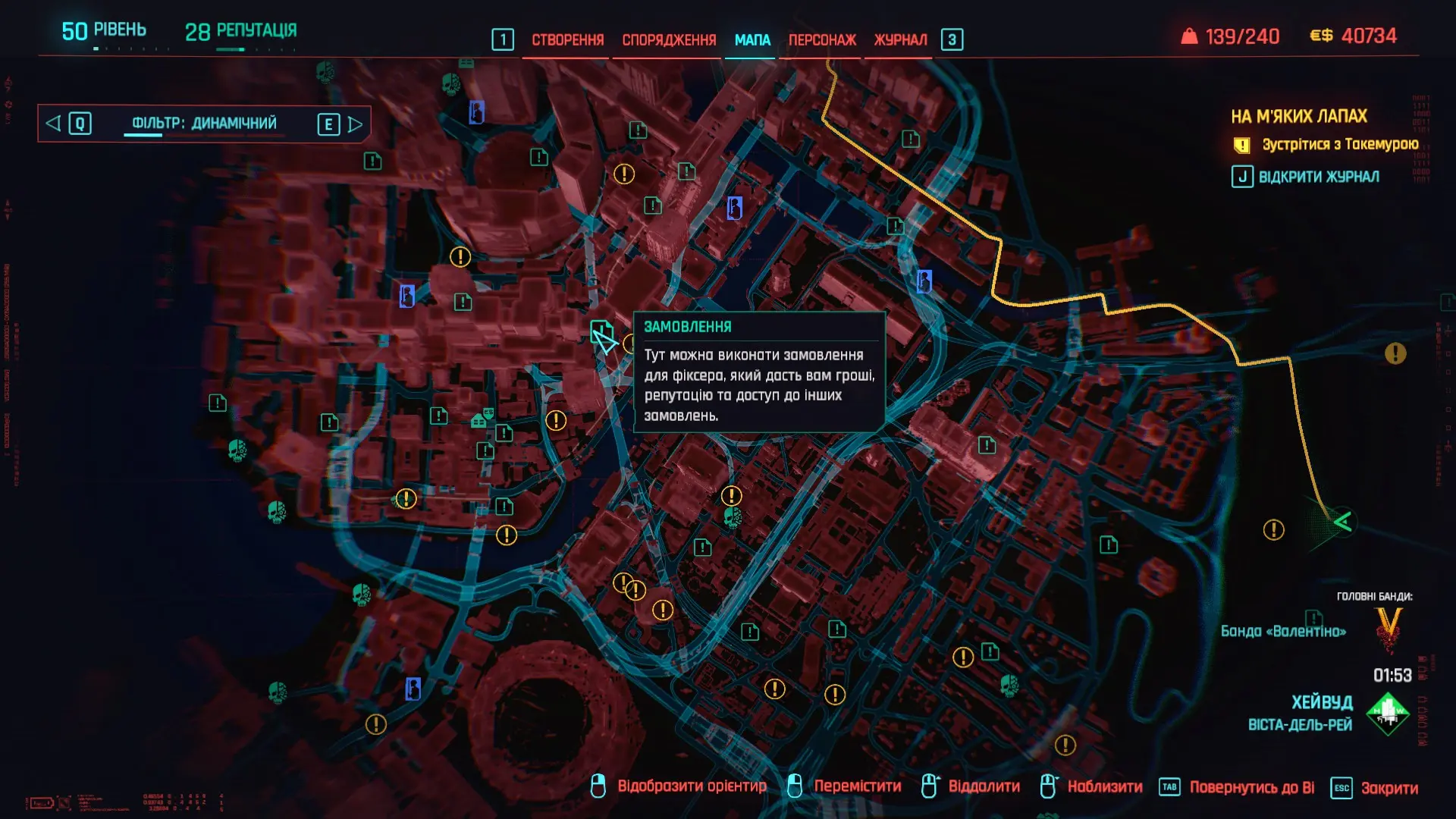Click the next filter arrow

[x=355, y=124]
